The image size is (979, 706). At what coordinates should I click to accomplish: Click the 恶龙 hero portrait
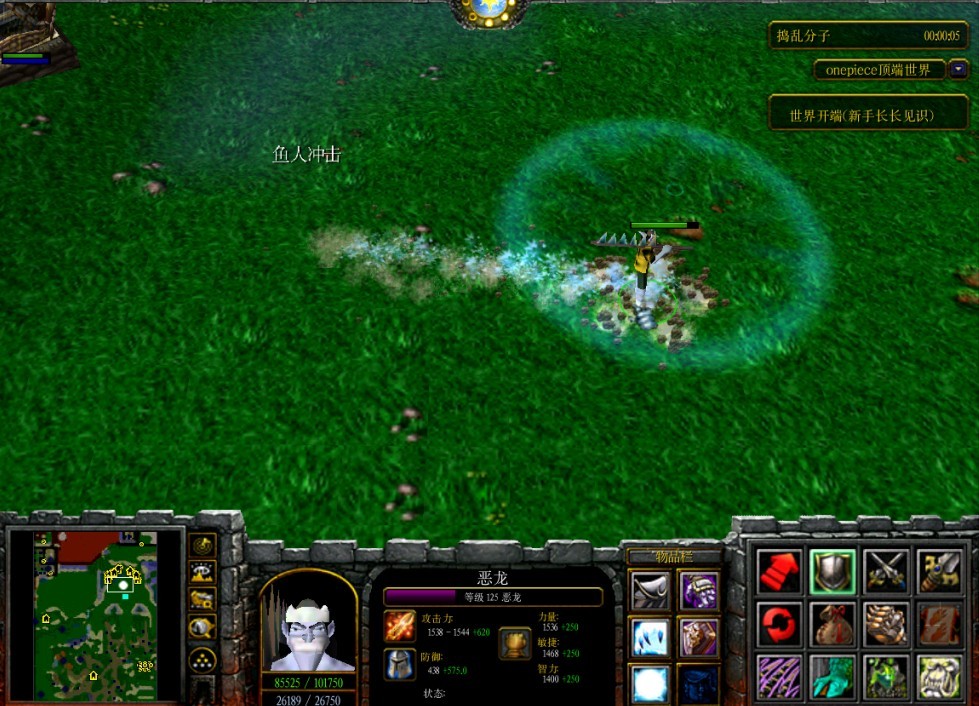pos(309,626)
